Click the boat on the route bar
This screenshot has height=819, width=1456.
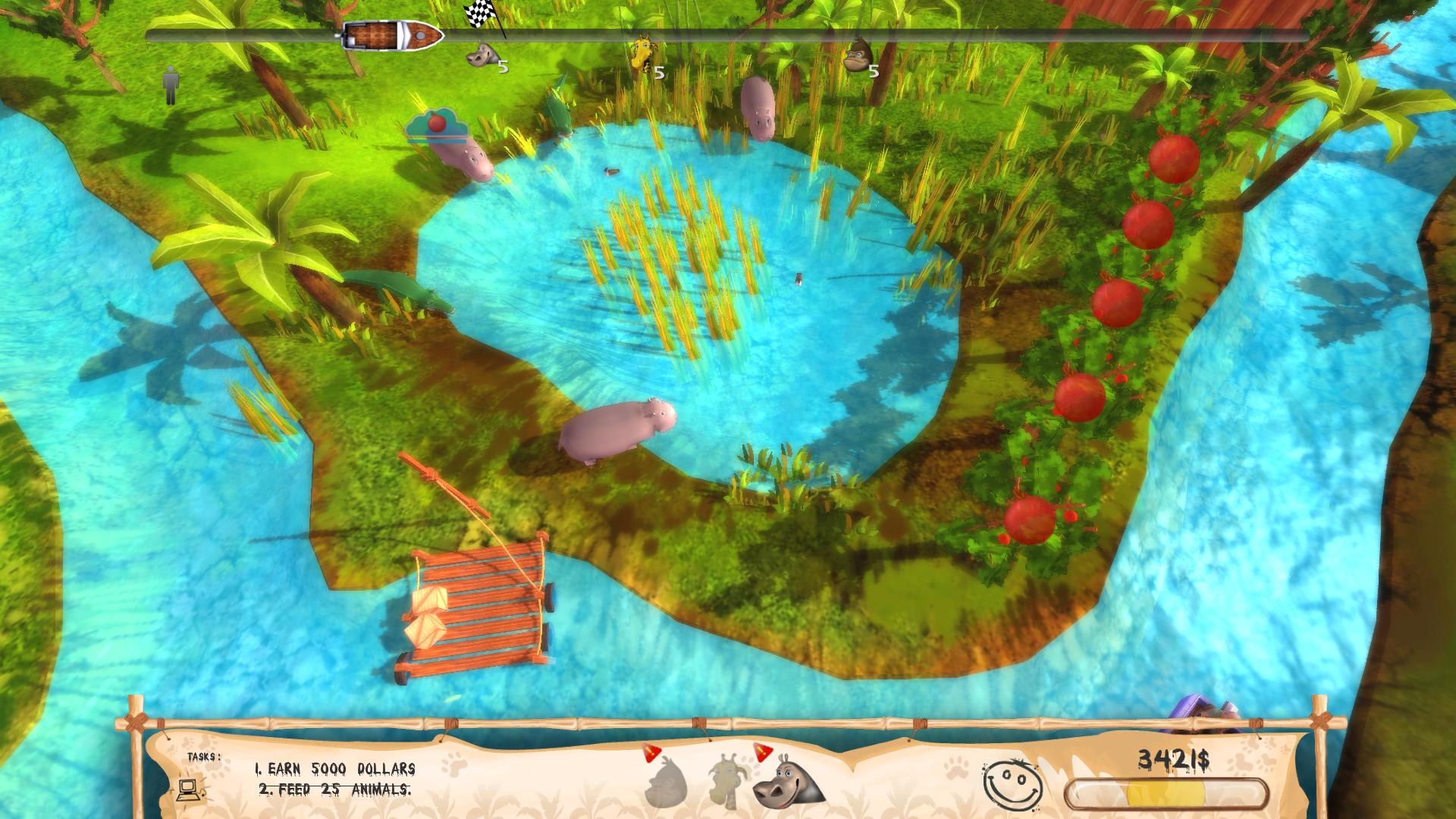392,35
